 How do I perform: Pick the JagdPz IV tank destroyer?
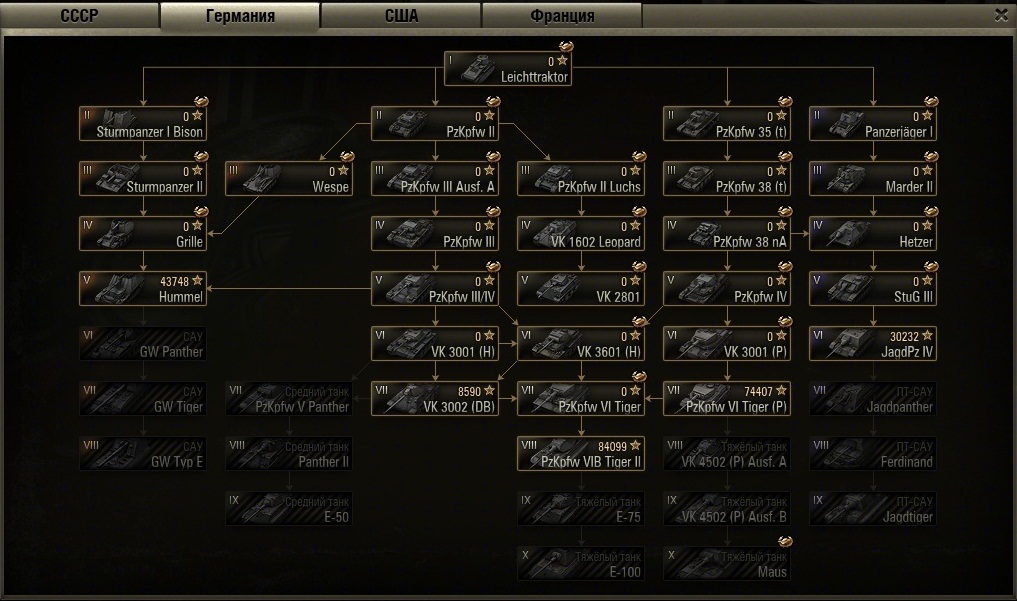point(873,344)
